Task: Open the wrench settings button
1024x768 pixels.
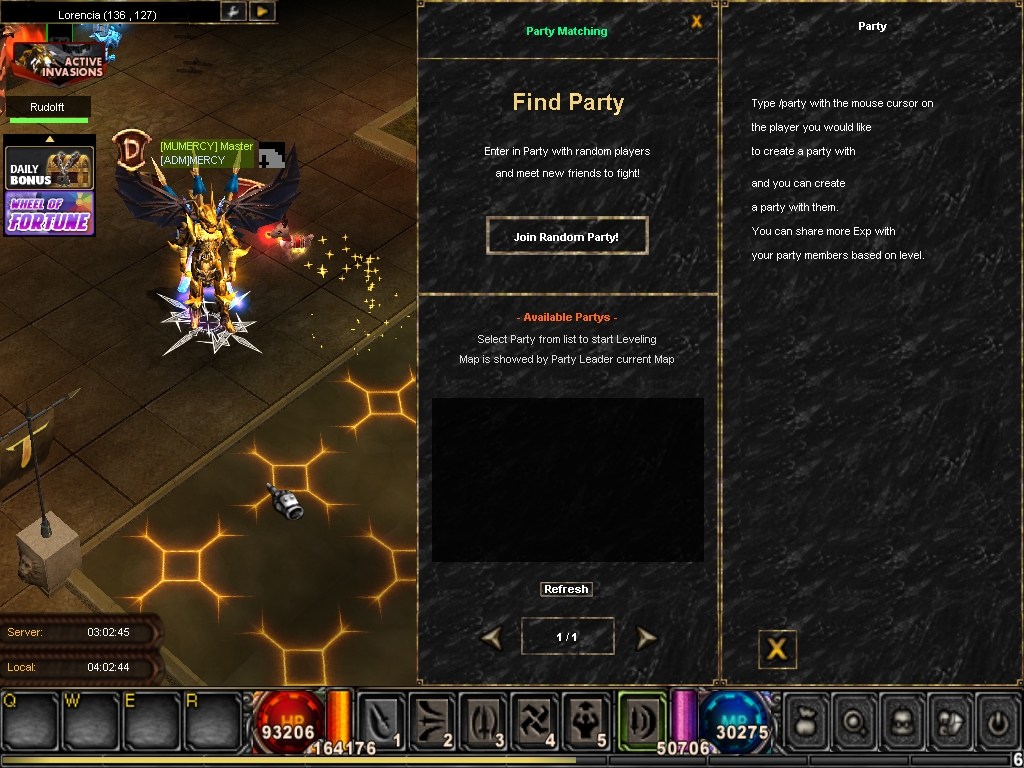Action: [x=233, y=12]
